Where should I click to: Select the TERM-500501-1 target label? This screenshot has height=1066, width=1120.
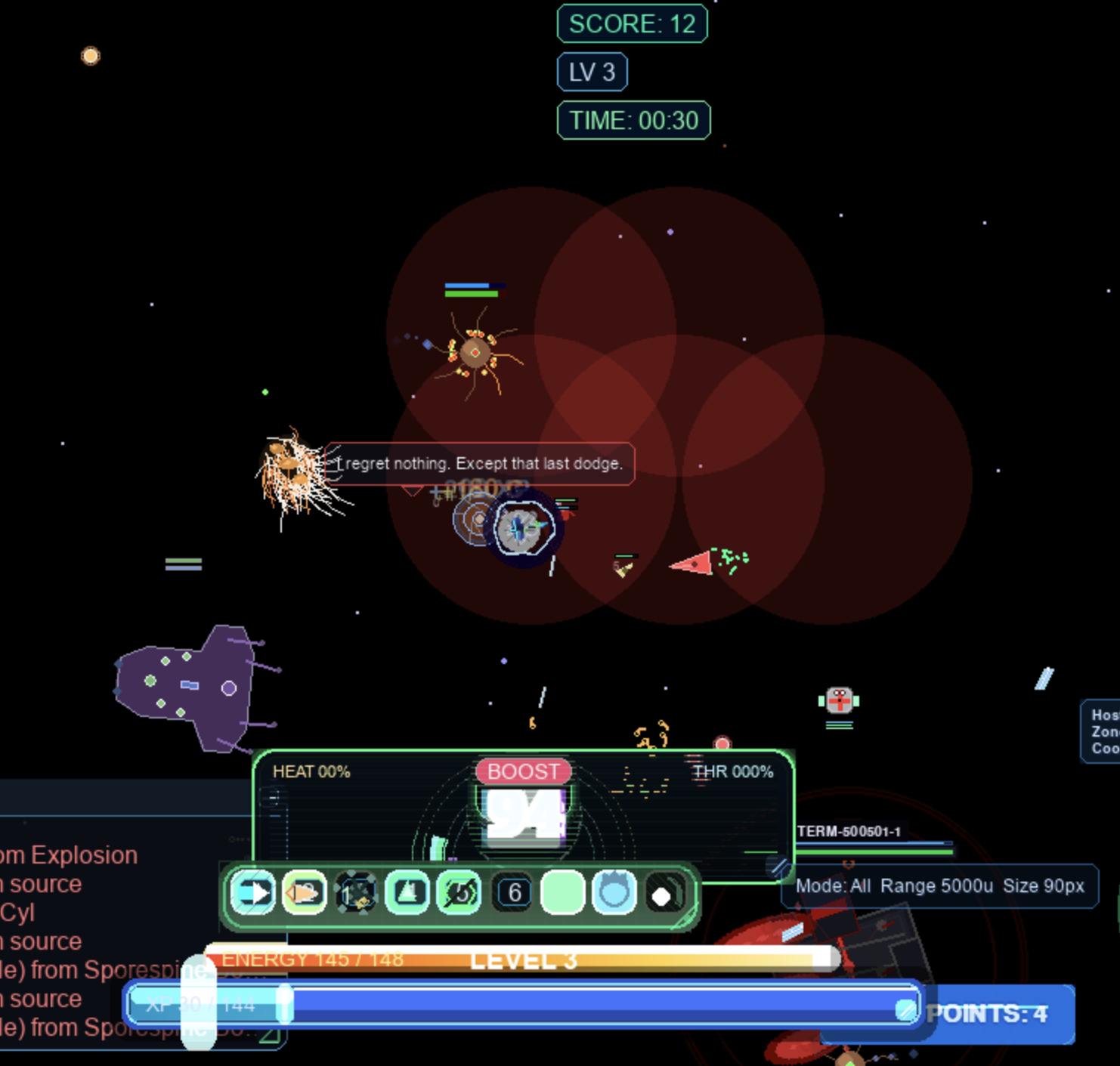(x=849, y=831)
